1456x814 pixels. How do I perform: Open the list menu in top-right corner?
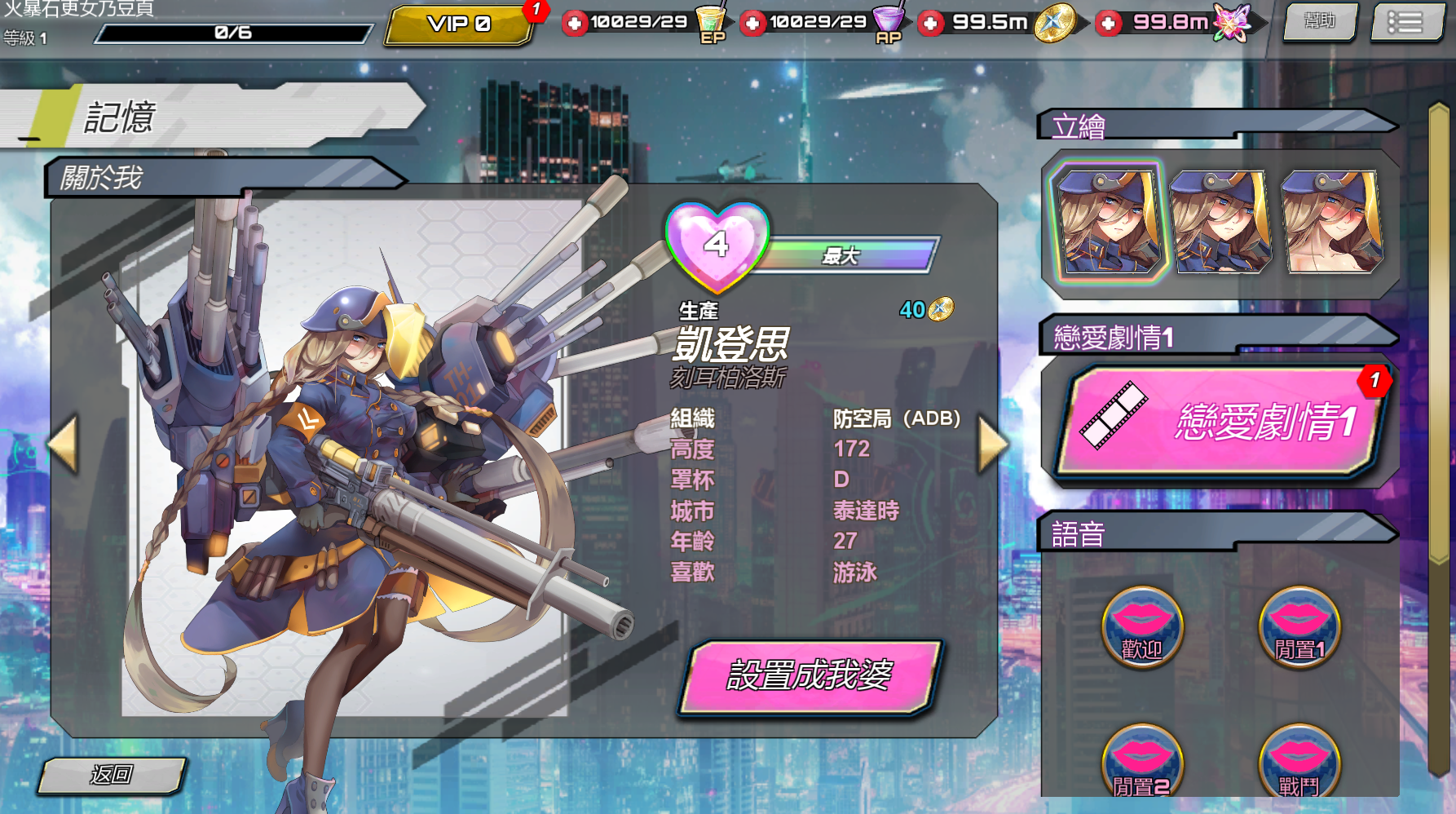point(1405,21)
